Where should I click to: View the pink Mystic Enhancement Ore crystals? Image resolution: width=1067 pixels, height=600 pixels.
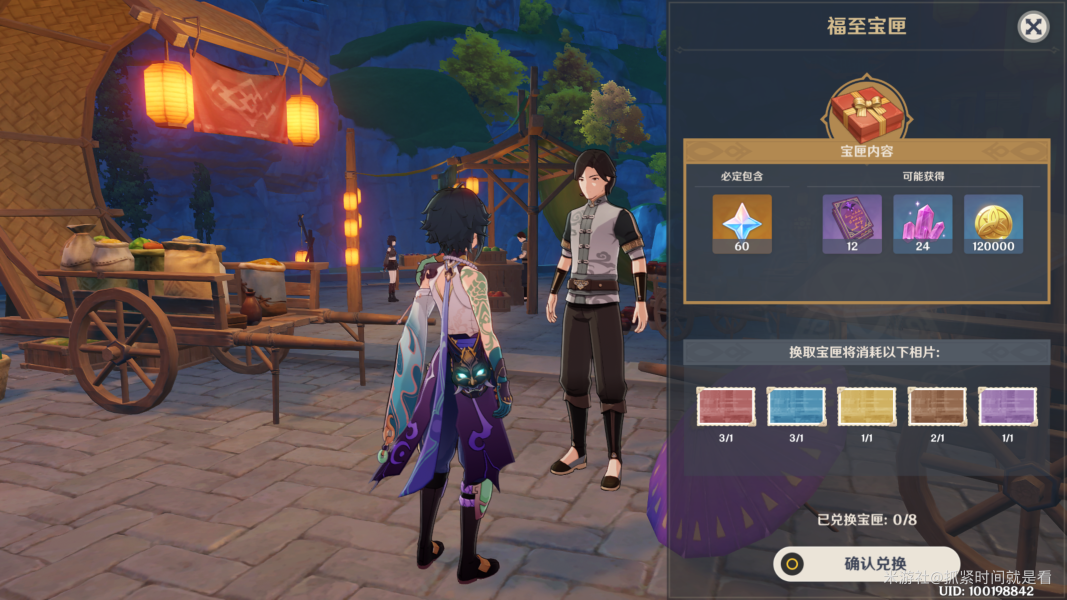pyautogui.click(x=922, y=222)
